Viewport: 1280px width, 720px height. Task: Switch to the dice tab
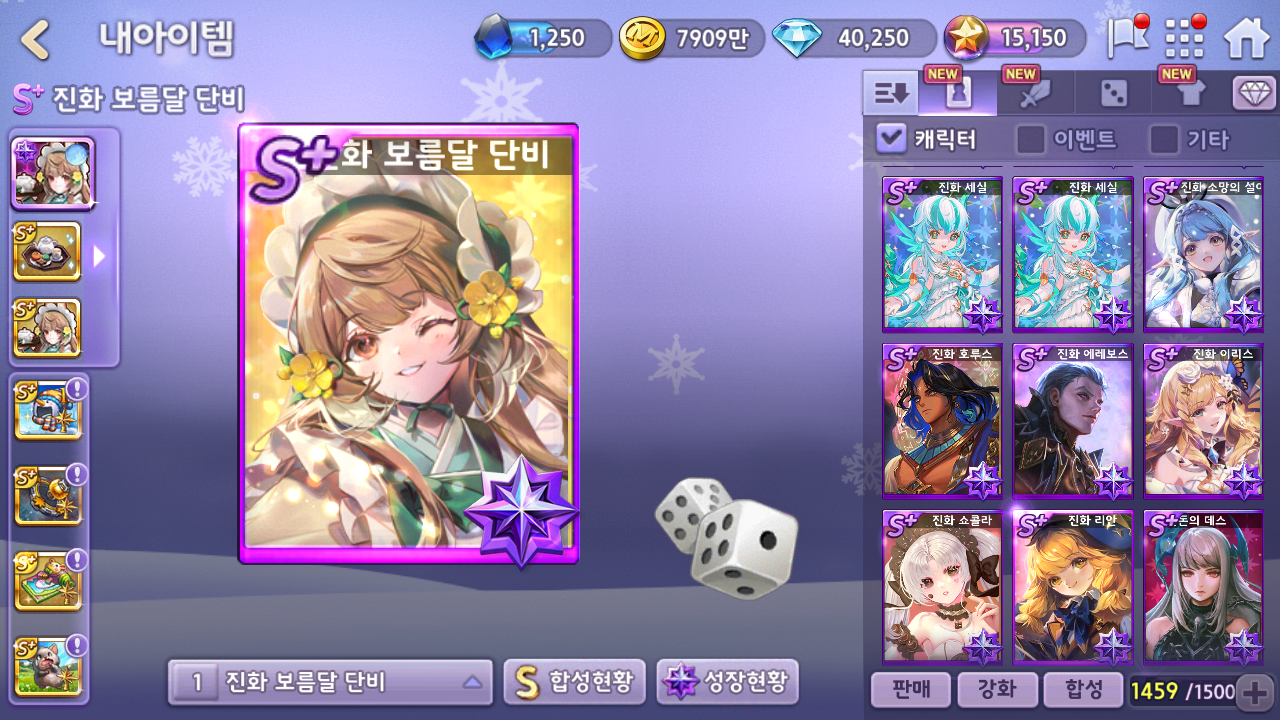click(1113, 94)
